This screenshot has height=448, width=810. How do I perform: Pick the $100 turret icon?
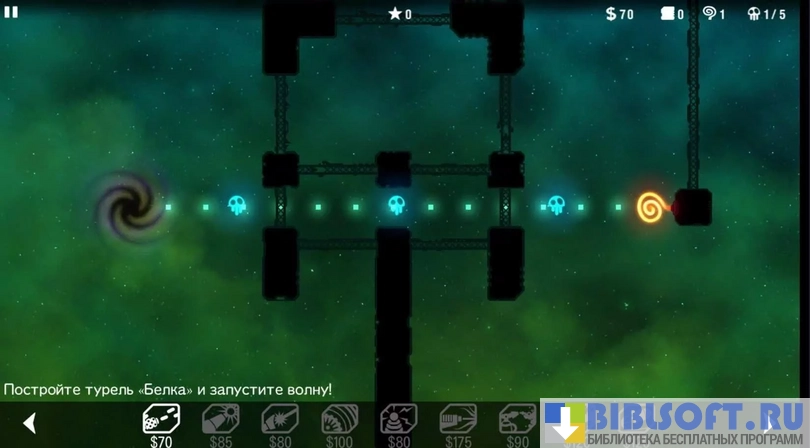click(x=339, y=419)
